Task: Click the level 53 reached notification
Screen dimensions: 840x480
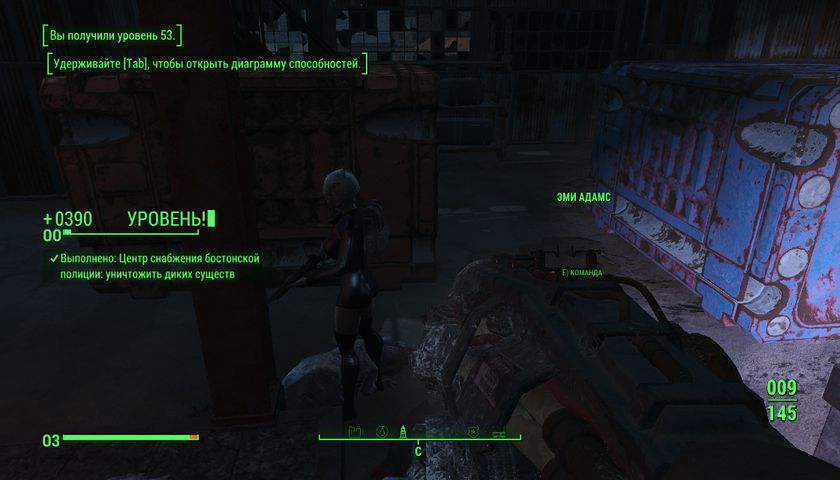Action: coord(112,36)
